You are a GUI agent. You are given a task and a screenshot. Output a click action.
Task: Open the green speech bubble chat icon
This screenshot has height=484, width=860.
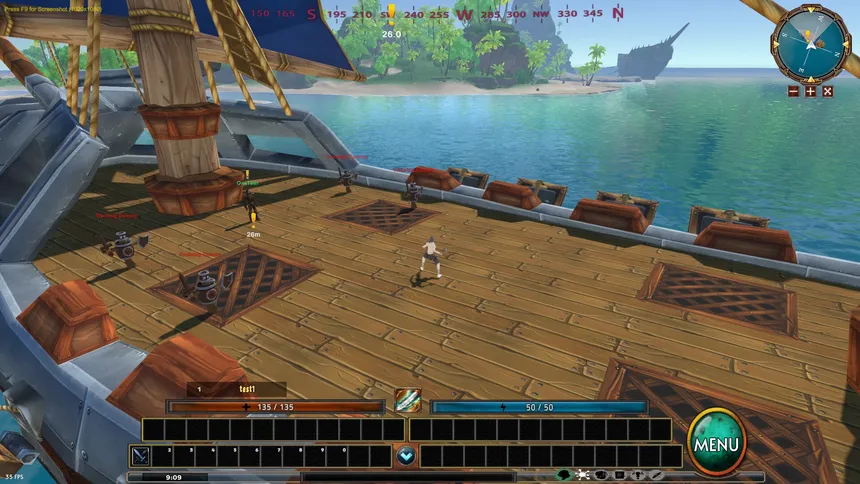[564, 475]
